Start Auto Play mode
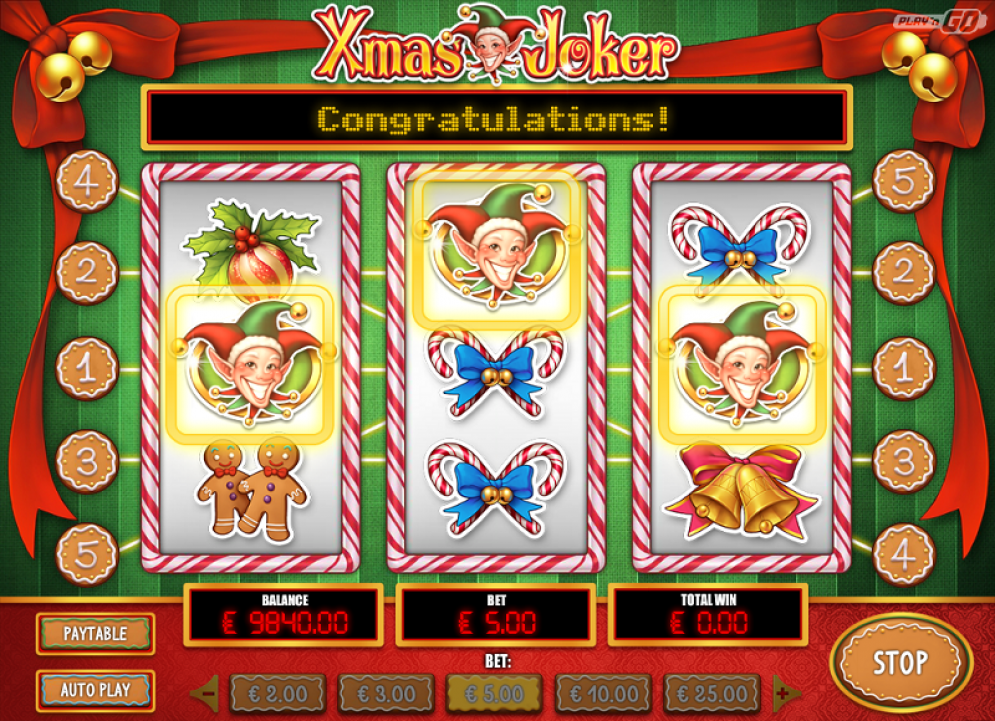995x721 pixels. [95, 690]
